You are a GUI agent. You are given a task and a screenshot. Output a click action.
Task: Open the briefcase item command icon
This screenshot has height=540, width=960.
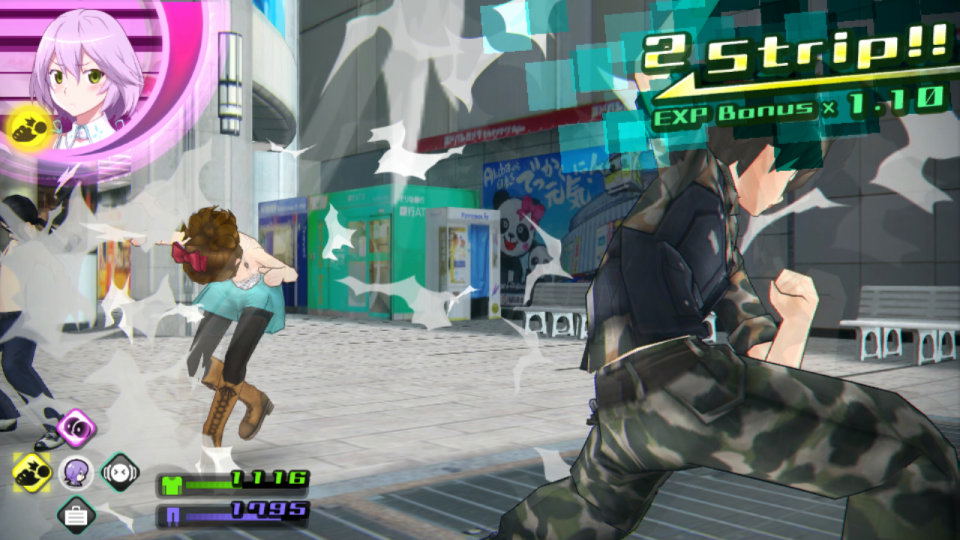point(76,515)
